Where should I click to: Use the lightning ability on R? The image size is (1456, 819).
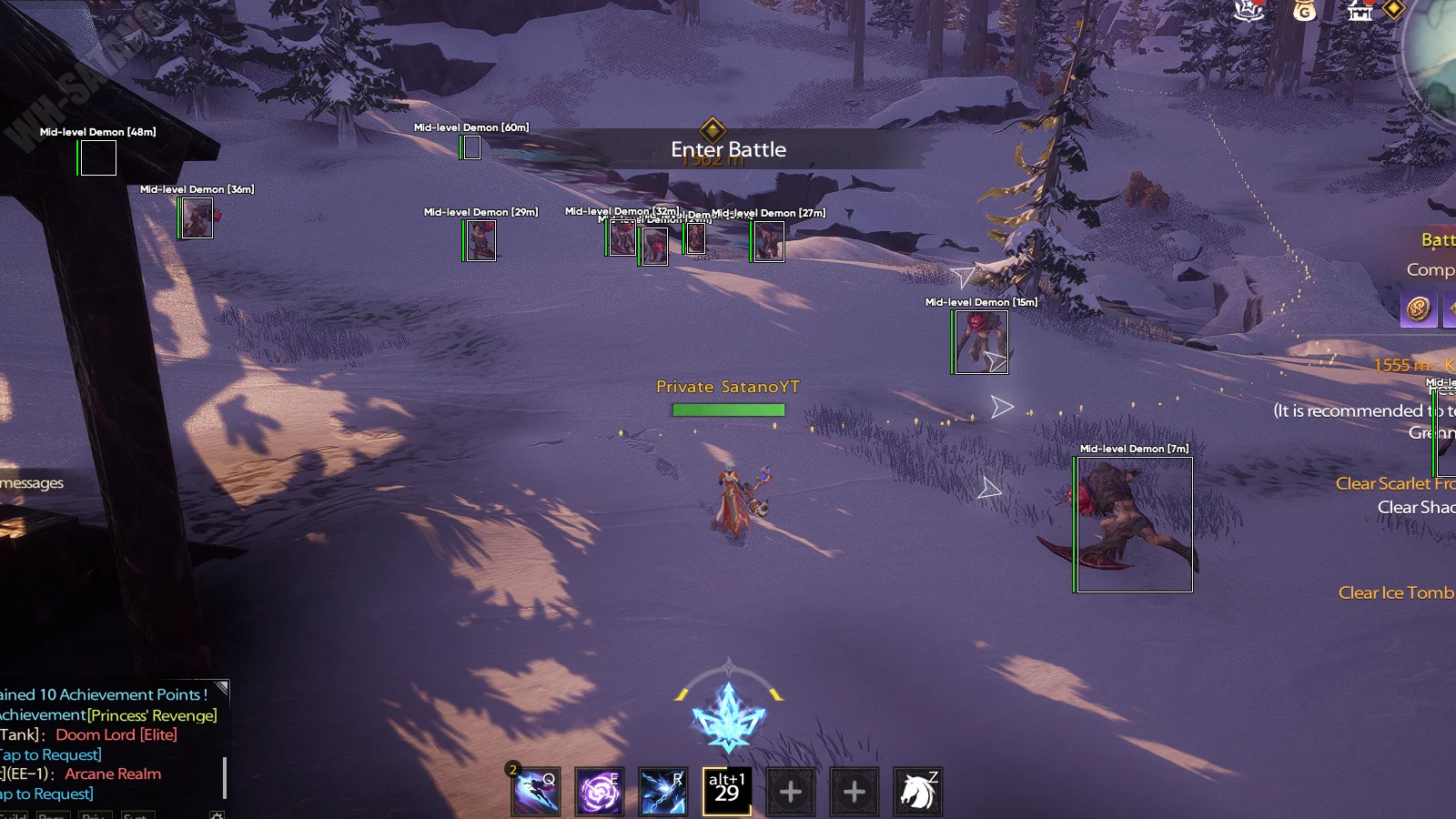pos(662,792)
